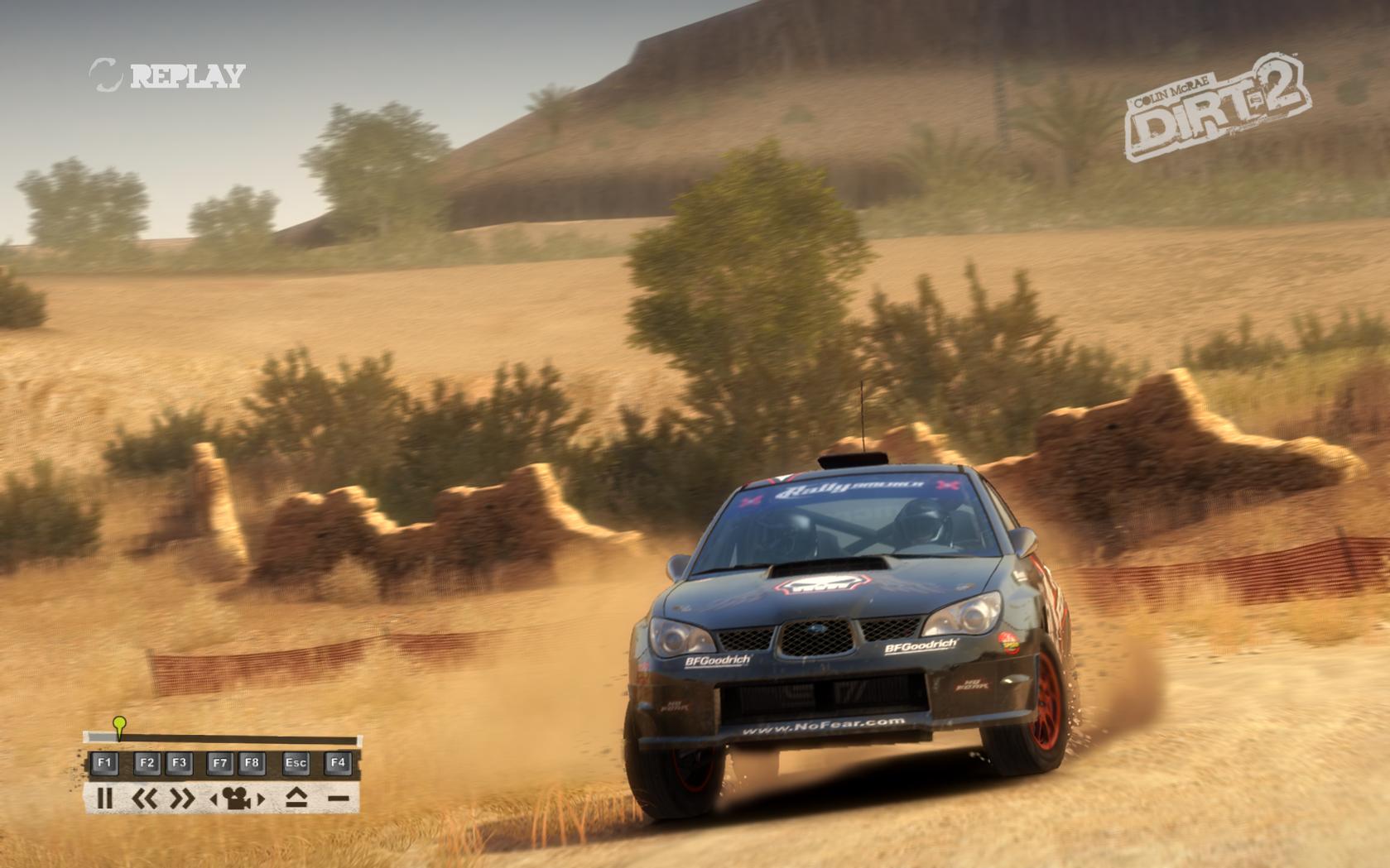Image resolution: width=1390 pixels, height=868 pixels.
Task: Hide the replay controls with minus icon
Action: click(x=338, y=798)
